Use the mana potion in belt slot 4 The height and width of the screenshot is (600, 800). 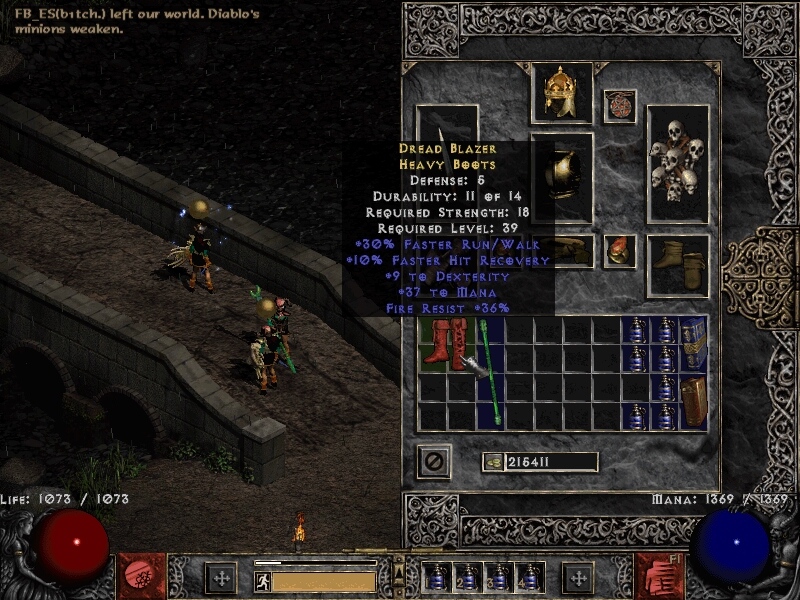coord(530,578)
